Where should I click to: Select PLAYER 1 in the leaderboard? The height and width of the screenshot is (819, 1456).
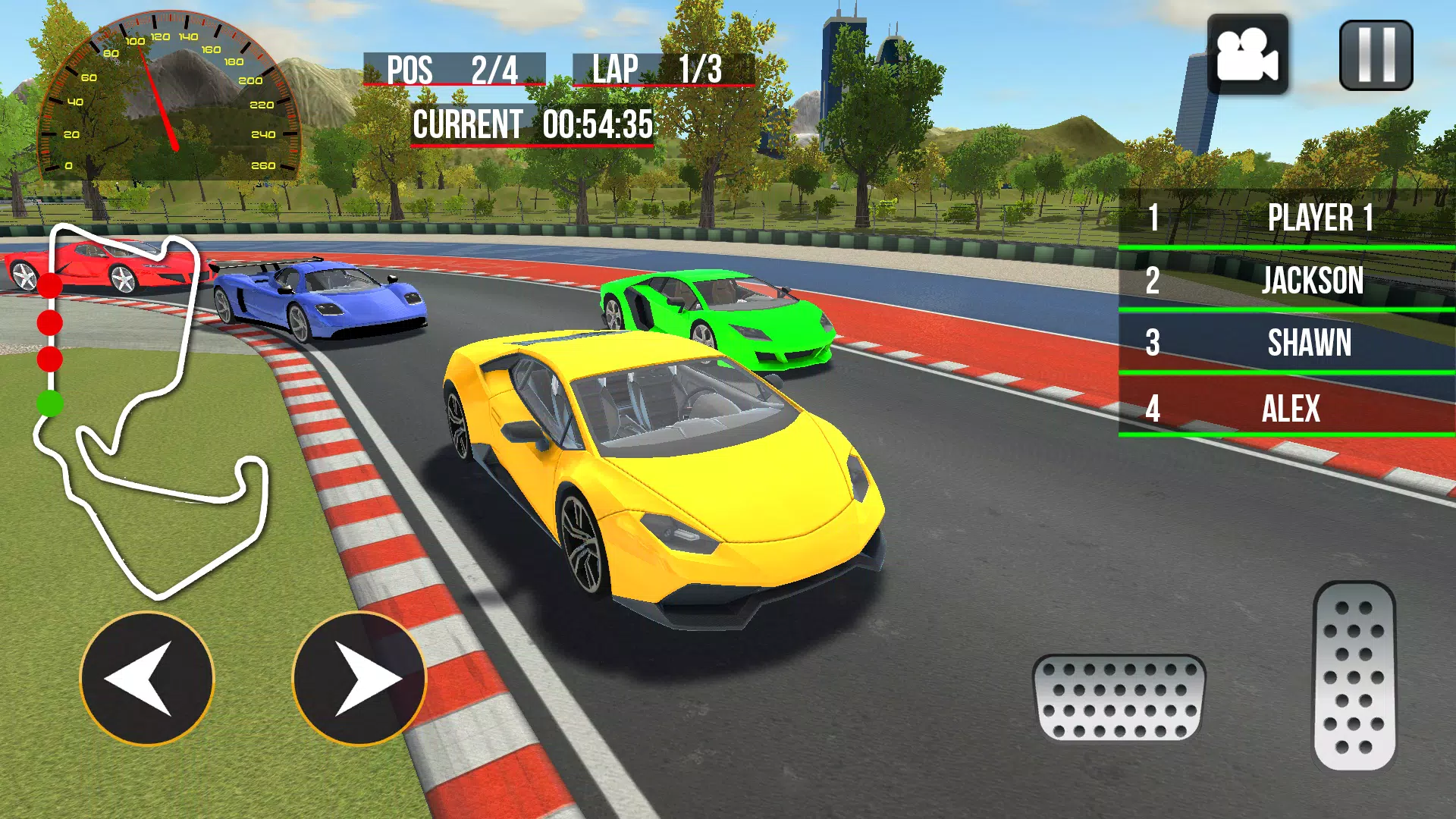pyautogui.click(x=1287, y=218)
